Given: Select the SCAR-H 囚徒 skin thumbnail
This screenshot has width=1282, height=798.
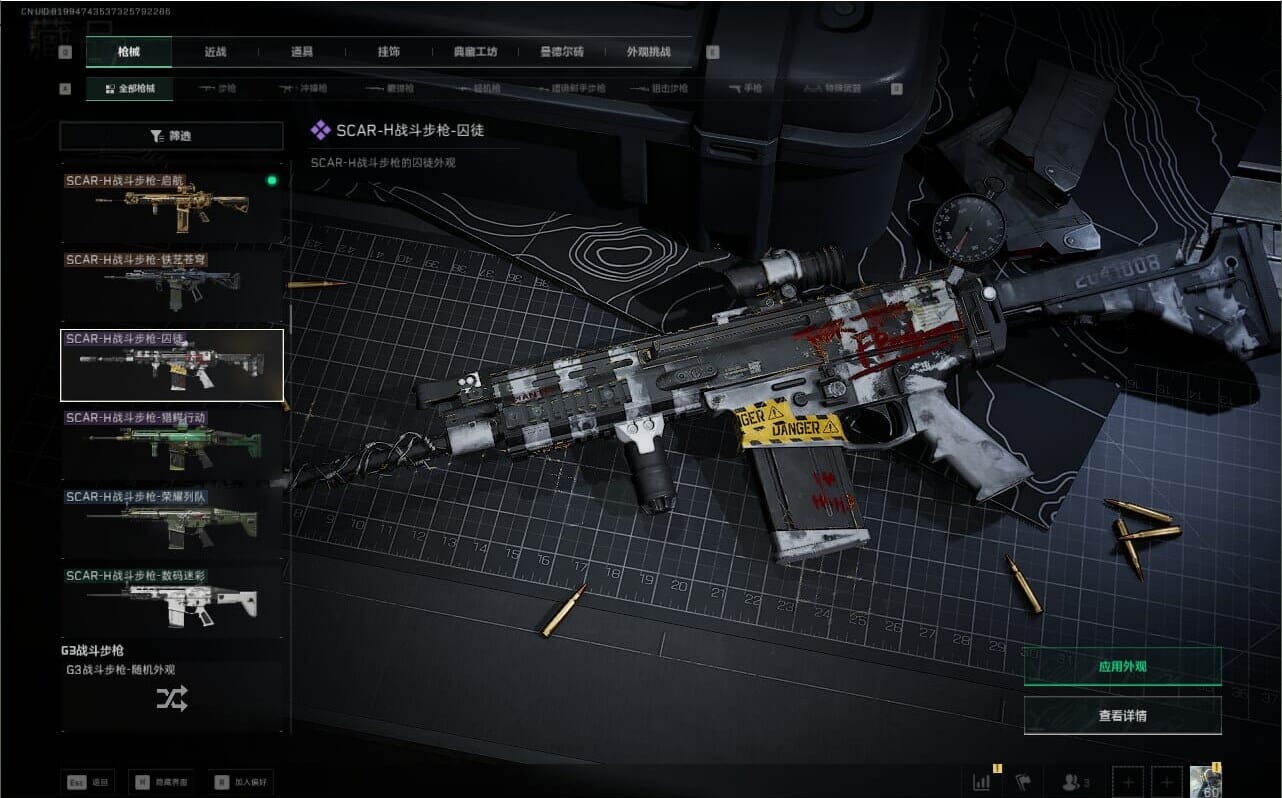Looking at the screenshot, I should click(172, 364).
